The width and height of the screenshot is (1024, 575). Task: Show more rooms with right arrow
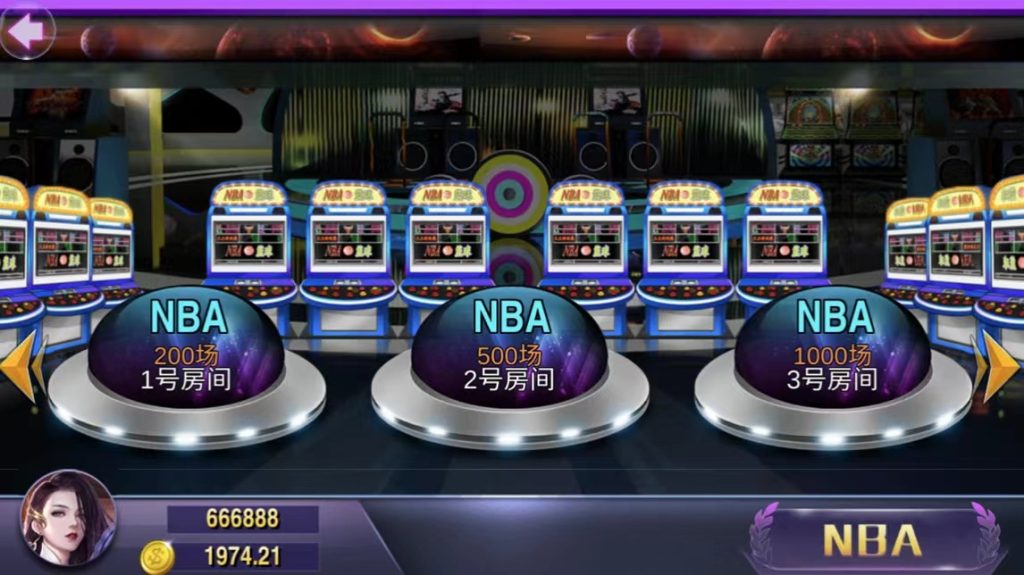[999, 368]
